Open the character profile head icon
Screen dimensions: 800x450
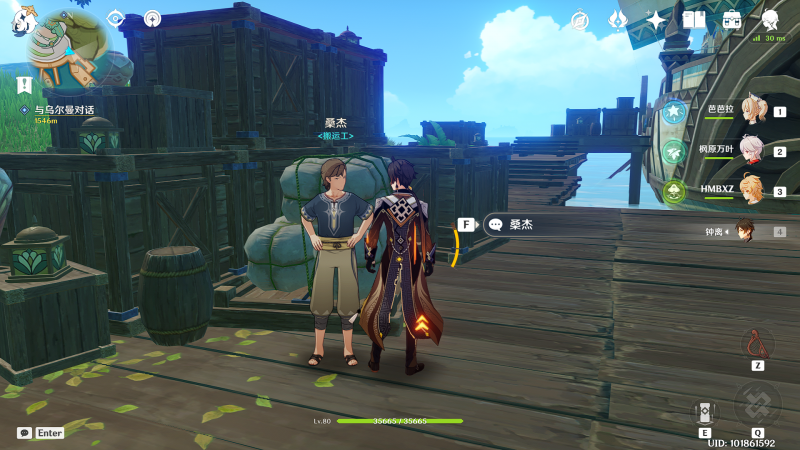click(x=770, y=20)
